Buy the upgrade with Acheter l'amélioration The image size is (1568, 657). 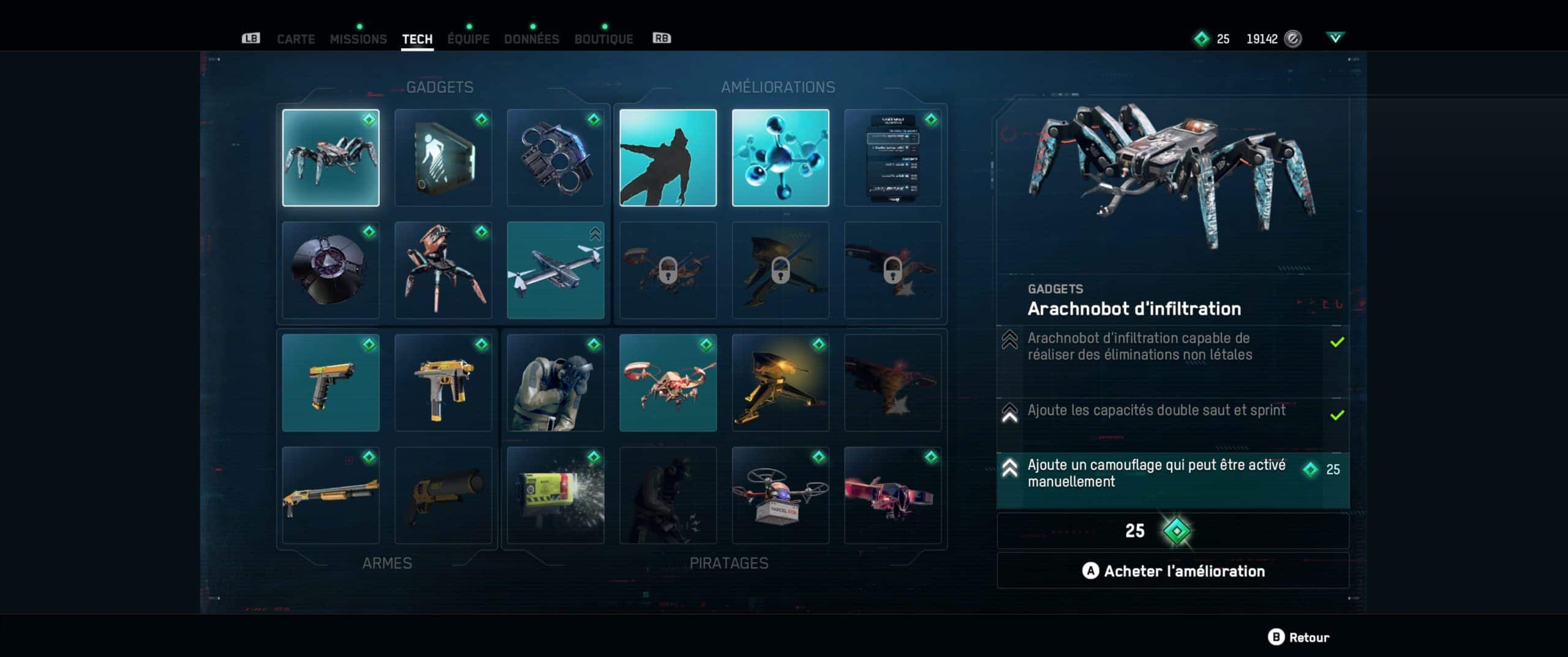[1172, 571]
